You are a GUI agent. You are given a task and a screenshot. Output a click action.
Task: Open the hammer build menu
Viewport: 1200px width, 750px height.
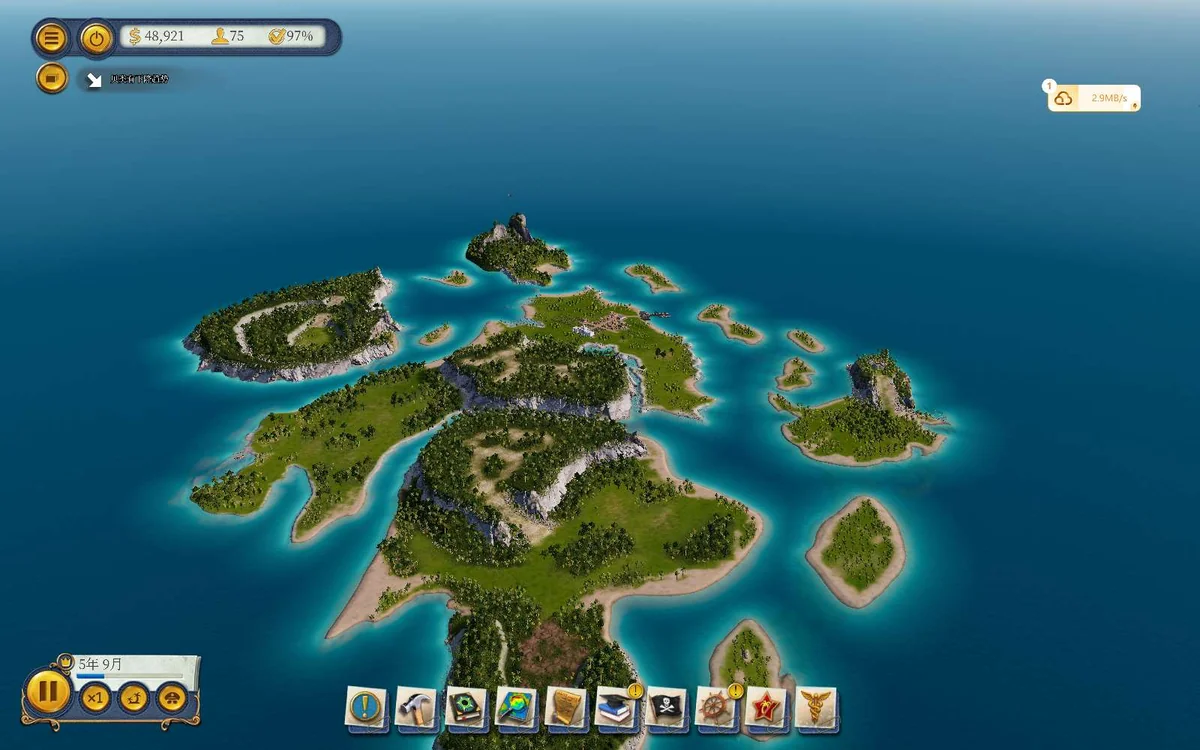coord(415,707)
